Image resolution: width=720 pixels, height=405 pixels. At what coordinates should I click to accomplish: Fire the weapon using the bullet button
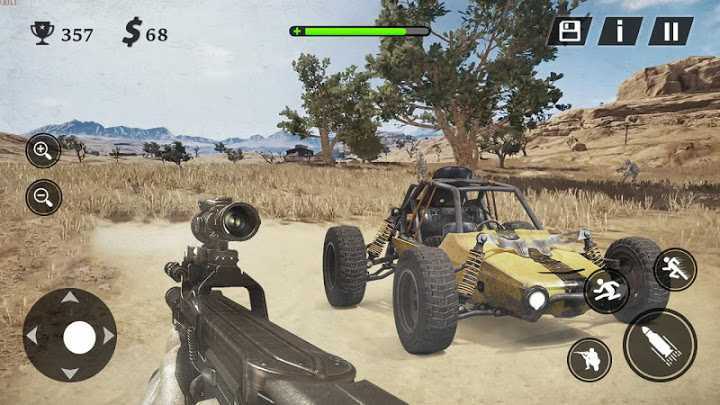coord(659,345)
